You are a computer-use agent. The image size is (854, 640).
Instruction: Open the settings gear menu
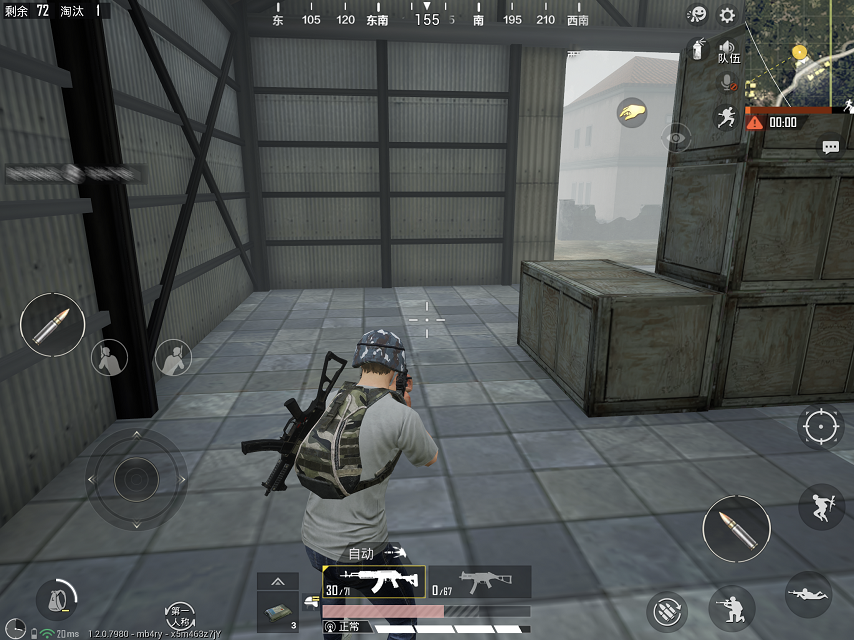[x=727, y=15]
